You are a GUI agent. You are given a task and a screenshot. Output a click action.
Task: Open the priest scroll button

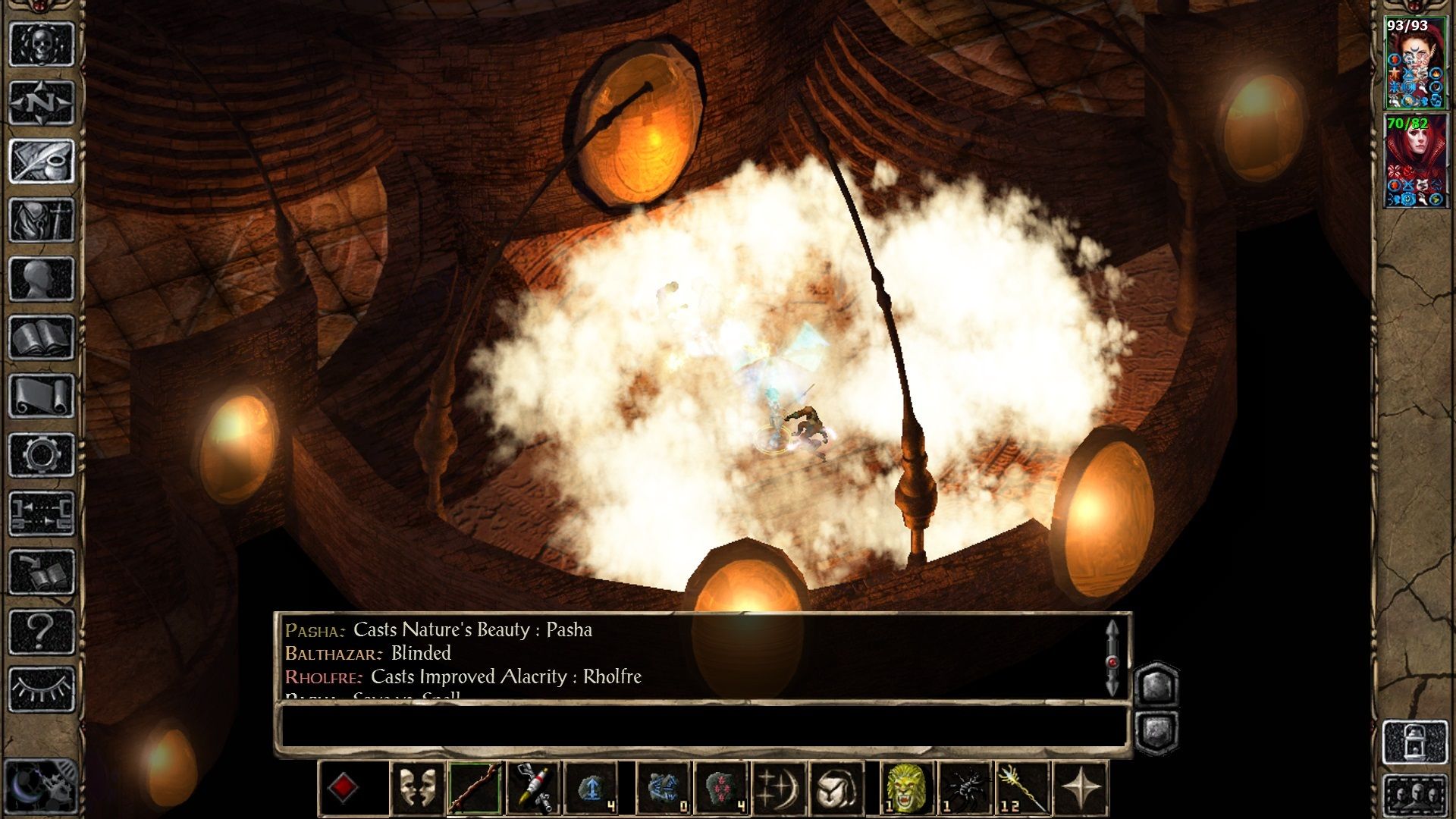(42, 396)
